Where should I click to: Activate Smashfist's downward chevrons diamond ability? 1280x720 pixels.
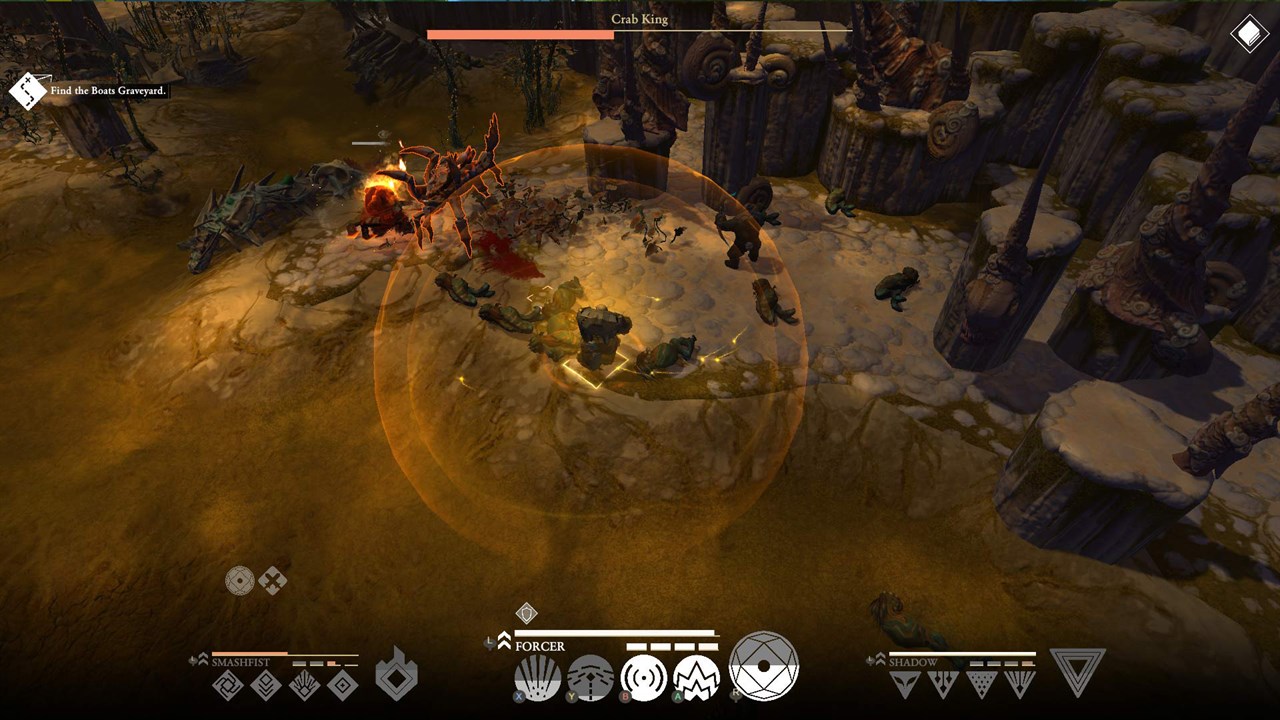tap(266, 685)
